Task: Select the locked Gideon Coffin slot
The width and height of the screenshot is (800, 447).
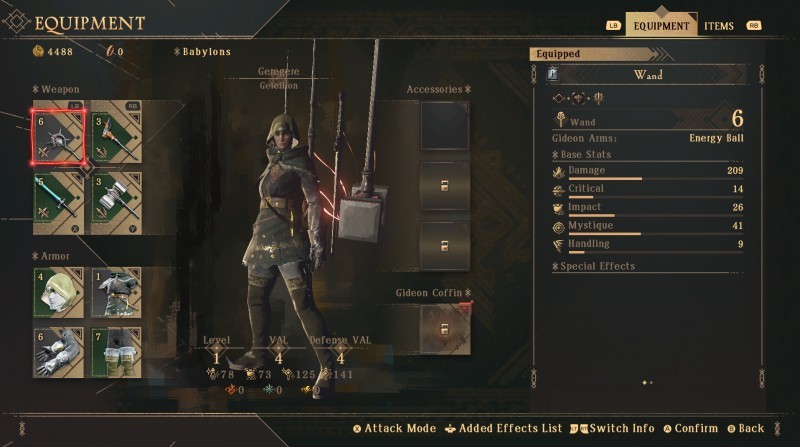Action: (x=445, y=328)
